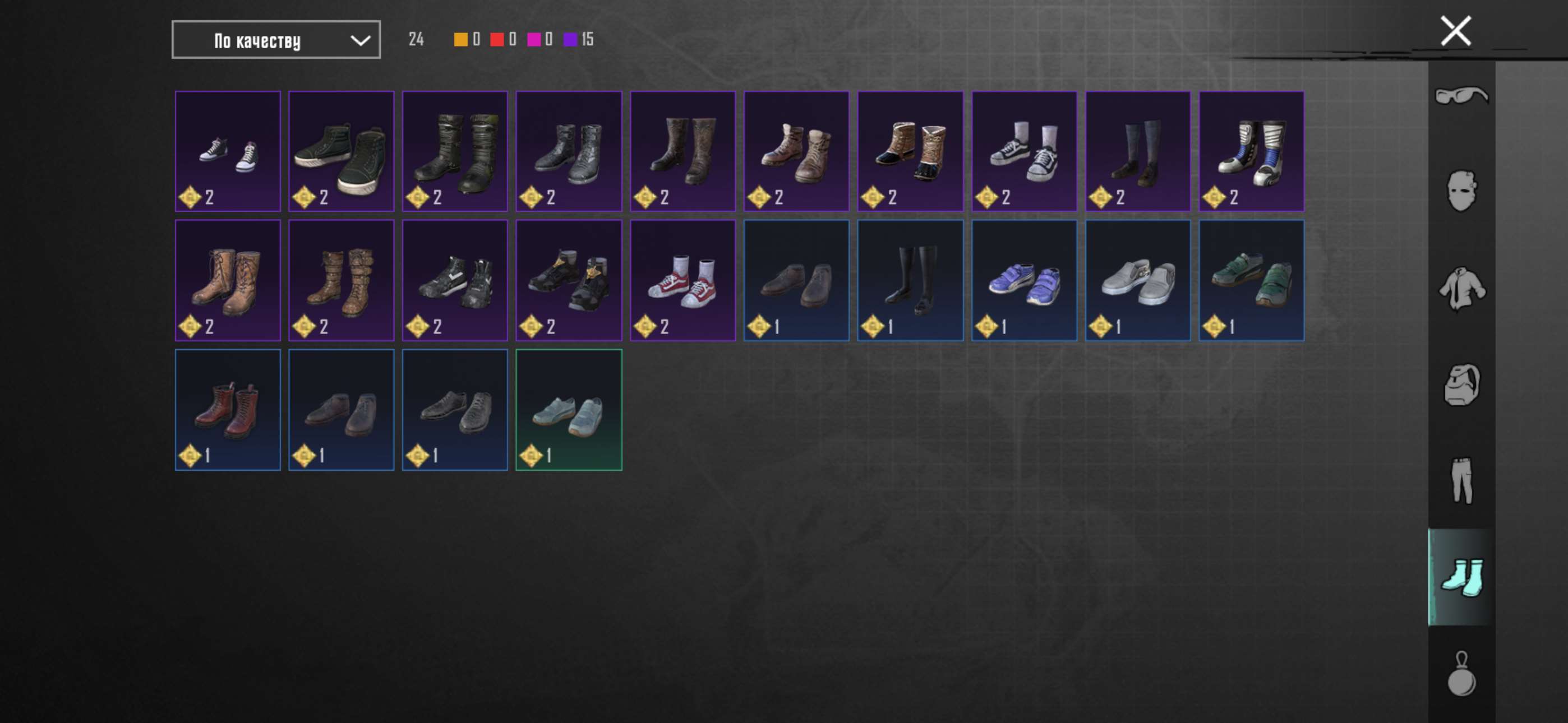
Task: Switch to the backpack category tab
Action: 1461,384
